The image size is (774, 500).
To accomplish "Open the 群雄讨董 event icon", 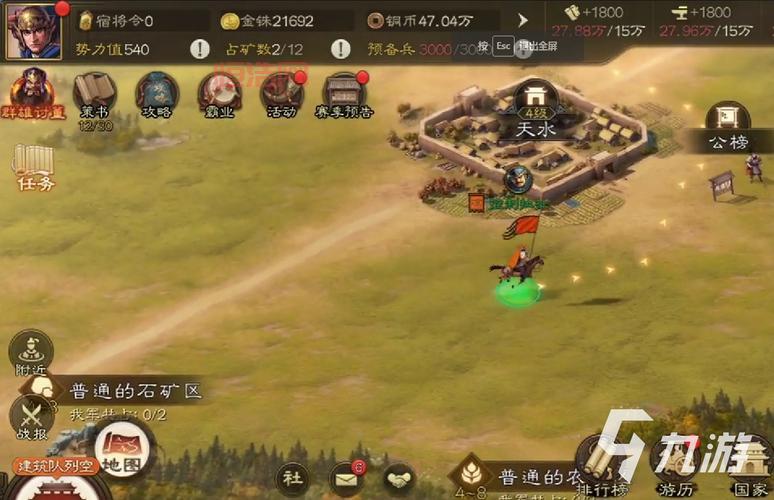I will [33, 93].
